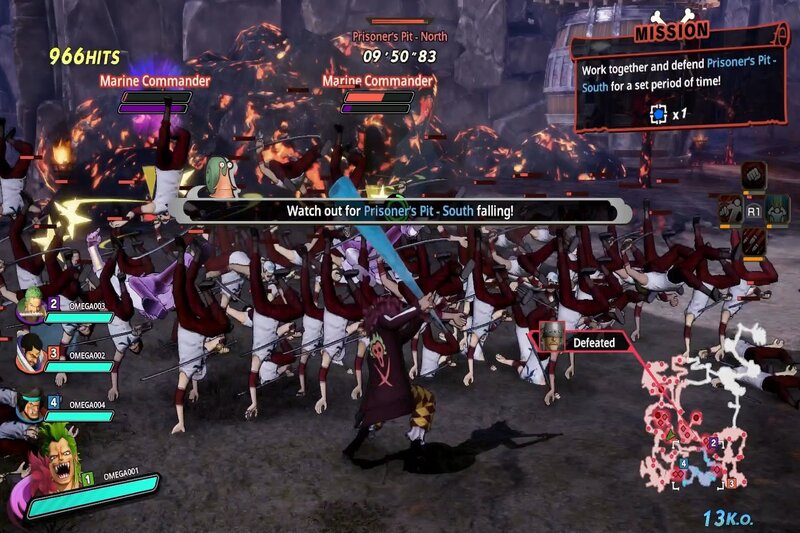Select player 4 marker on minimap

point(683,464)
